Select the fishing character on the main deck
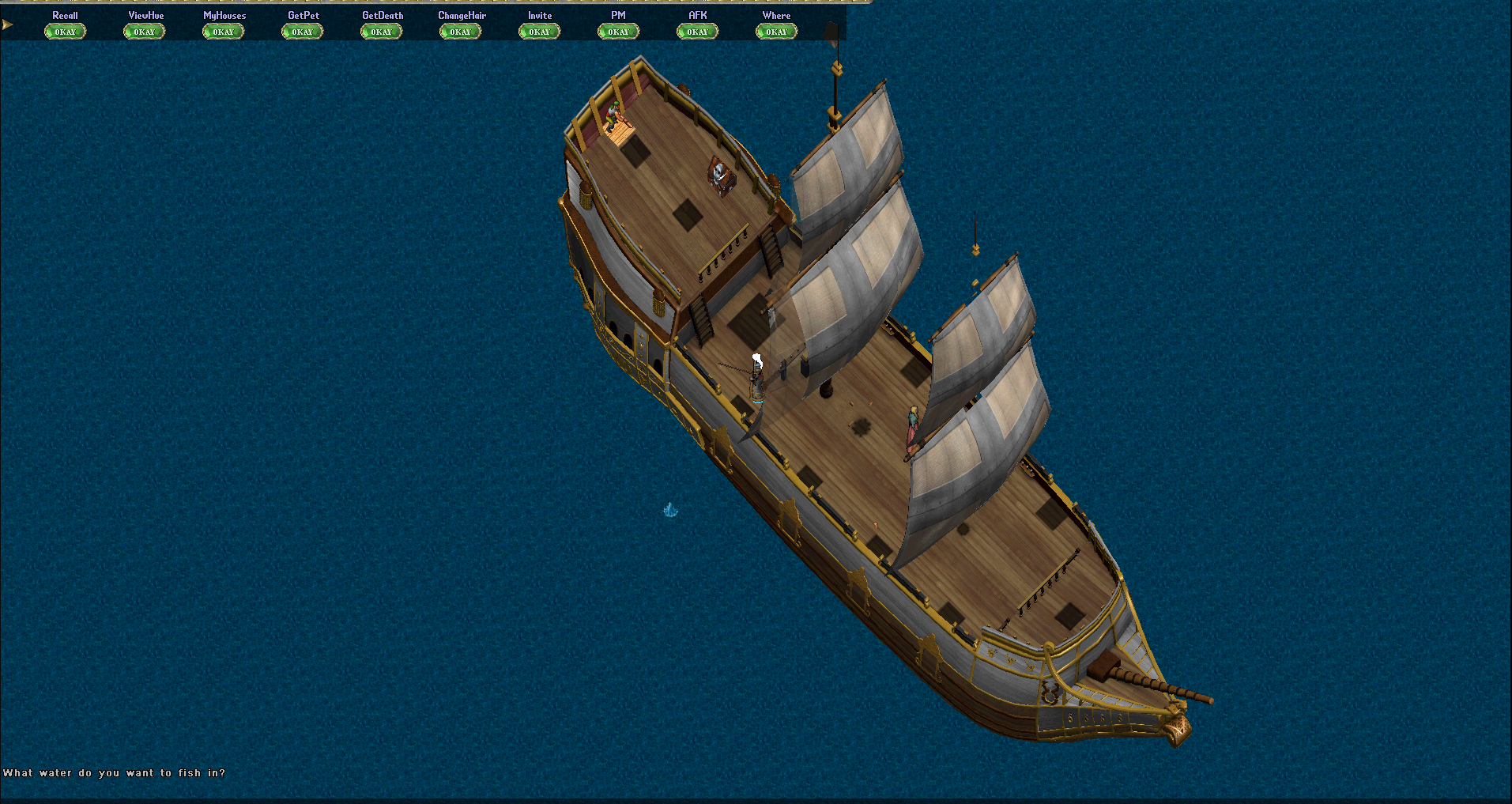Viewport: 1512px width, 804px height. (x=756, y=378)
